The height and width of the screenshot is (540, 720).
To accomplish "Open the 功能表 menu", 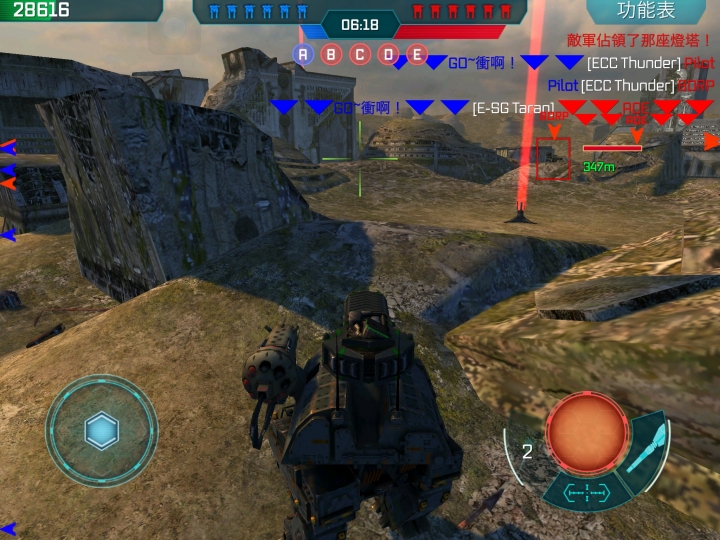I will coord(645,11).
